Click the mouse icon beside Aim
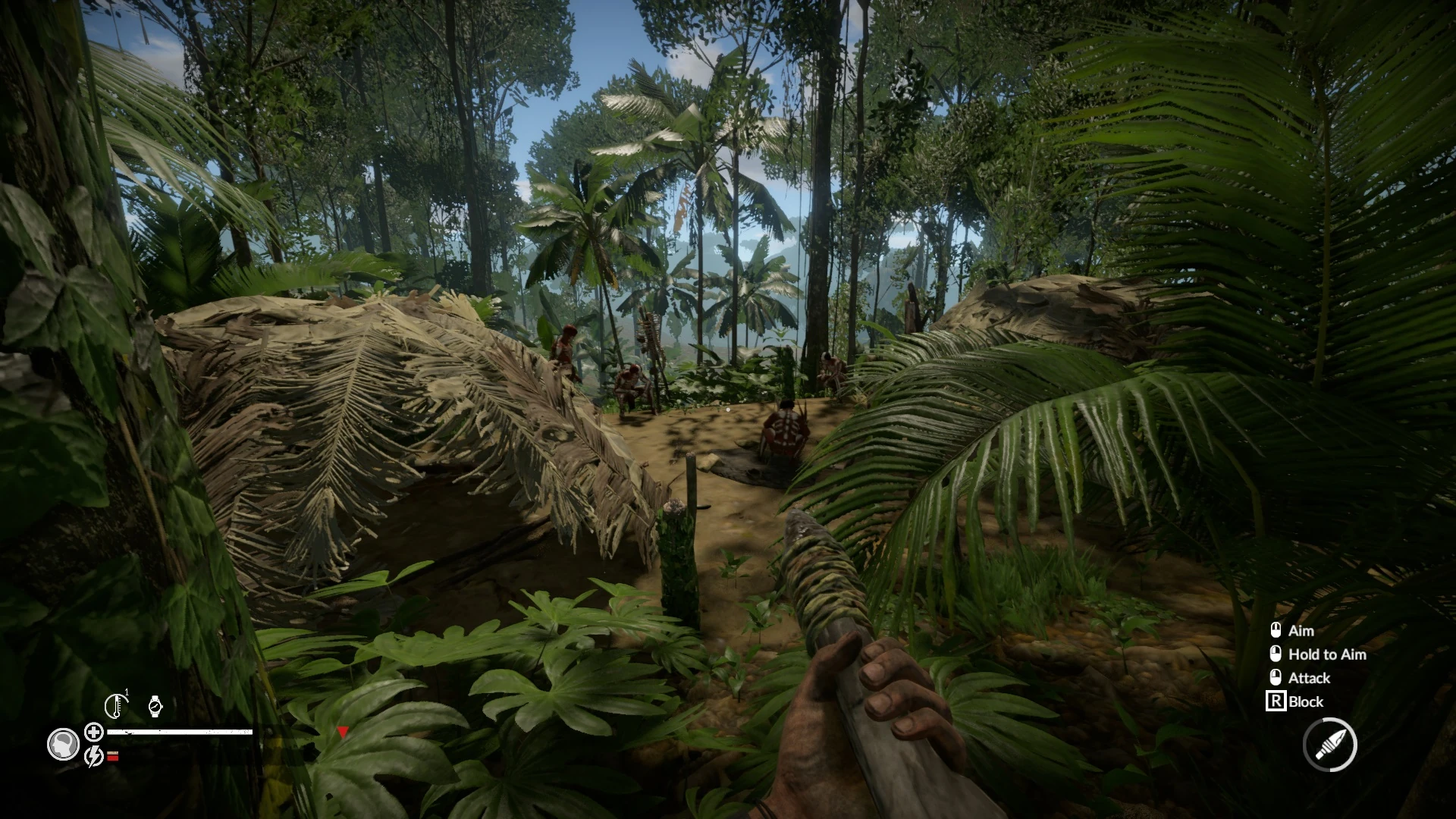This screenshot has height=819, width=1456. click(1276, 631)
